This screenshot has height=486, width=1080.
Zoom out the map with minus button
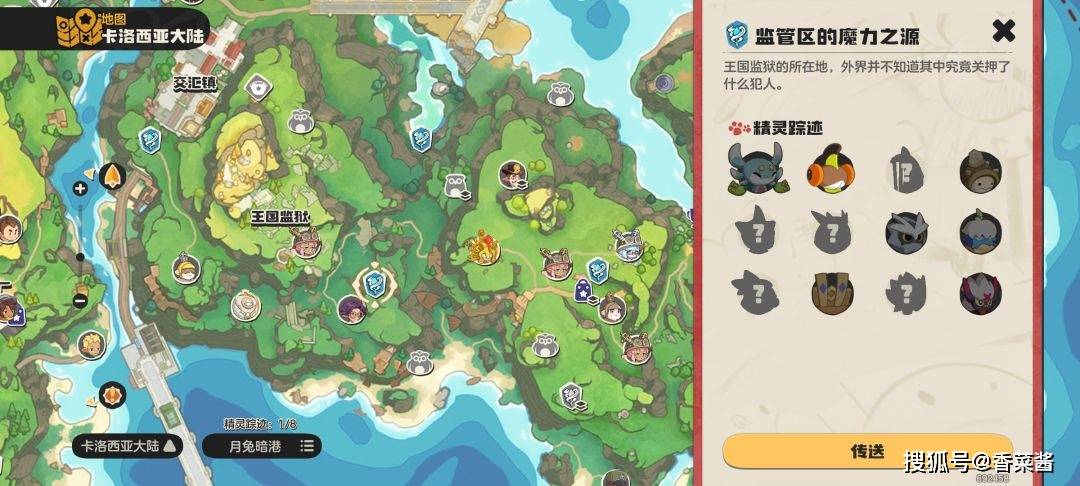(80, 301)
